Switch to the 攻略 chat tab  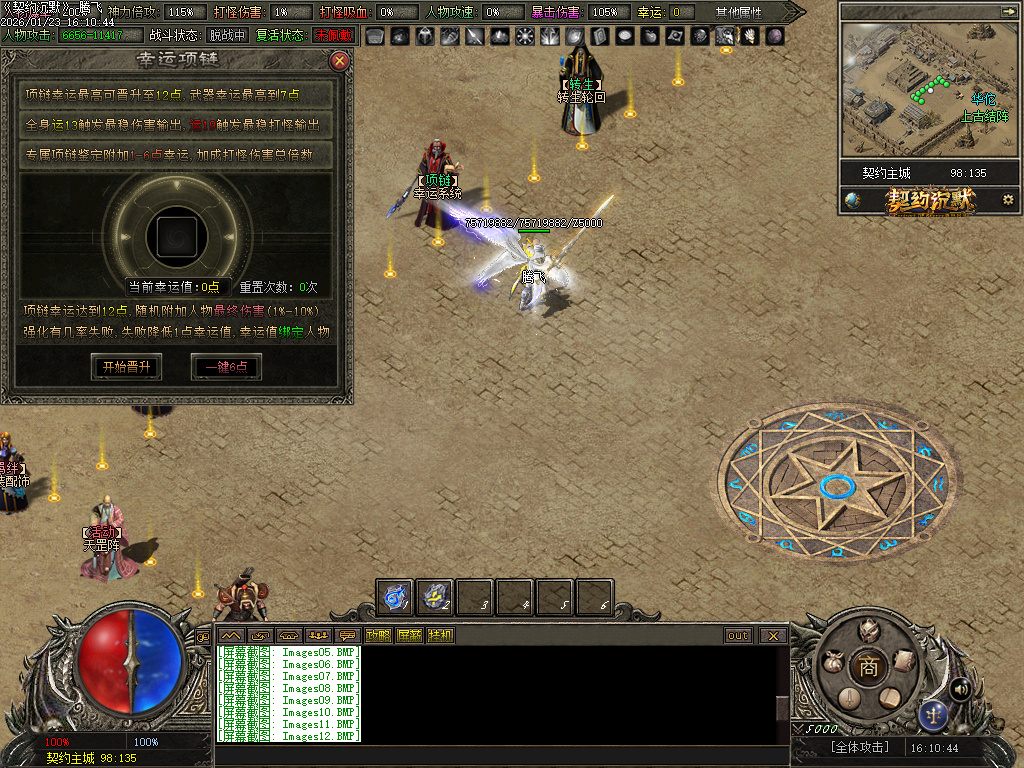(378, 635)
